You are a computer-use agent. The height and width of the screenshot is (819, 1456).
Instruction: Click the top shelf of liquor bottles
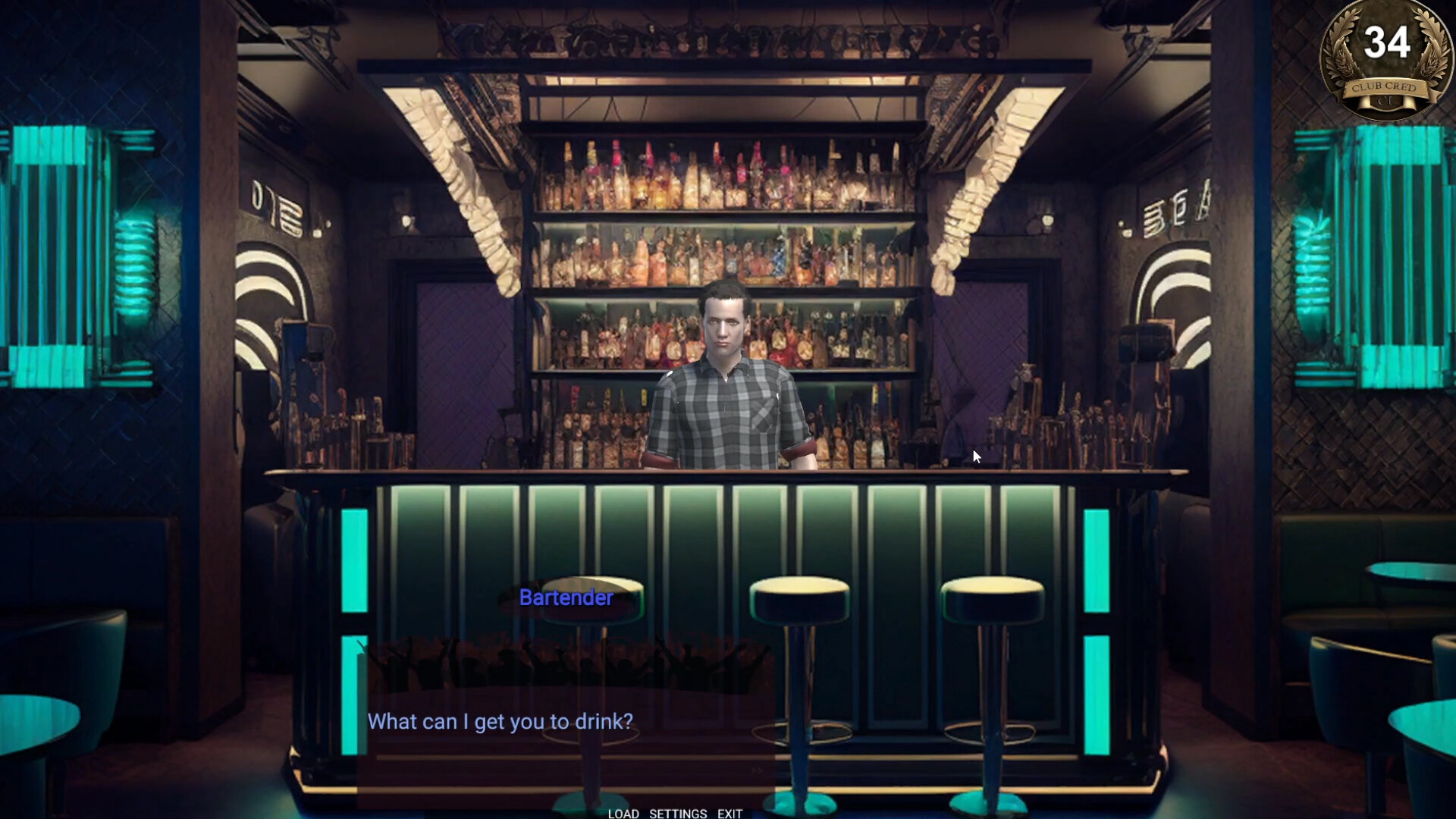coord(720,174)
